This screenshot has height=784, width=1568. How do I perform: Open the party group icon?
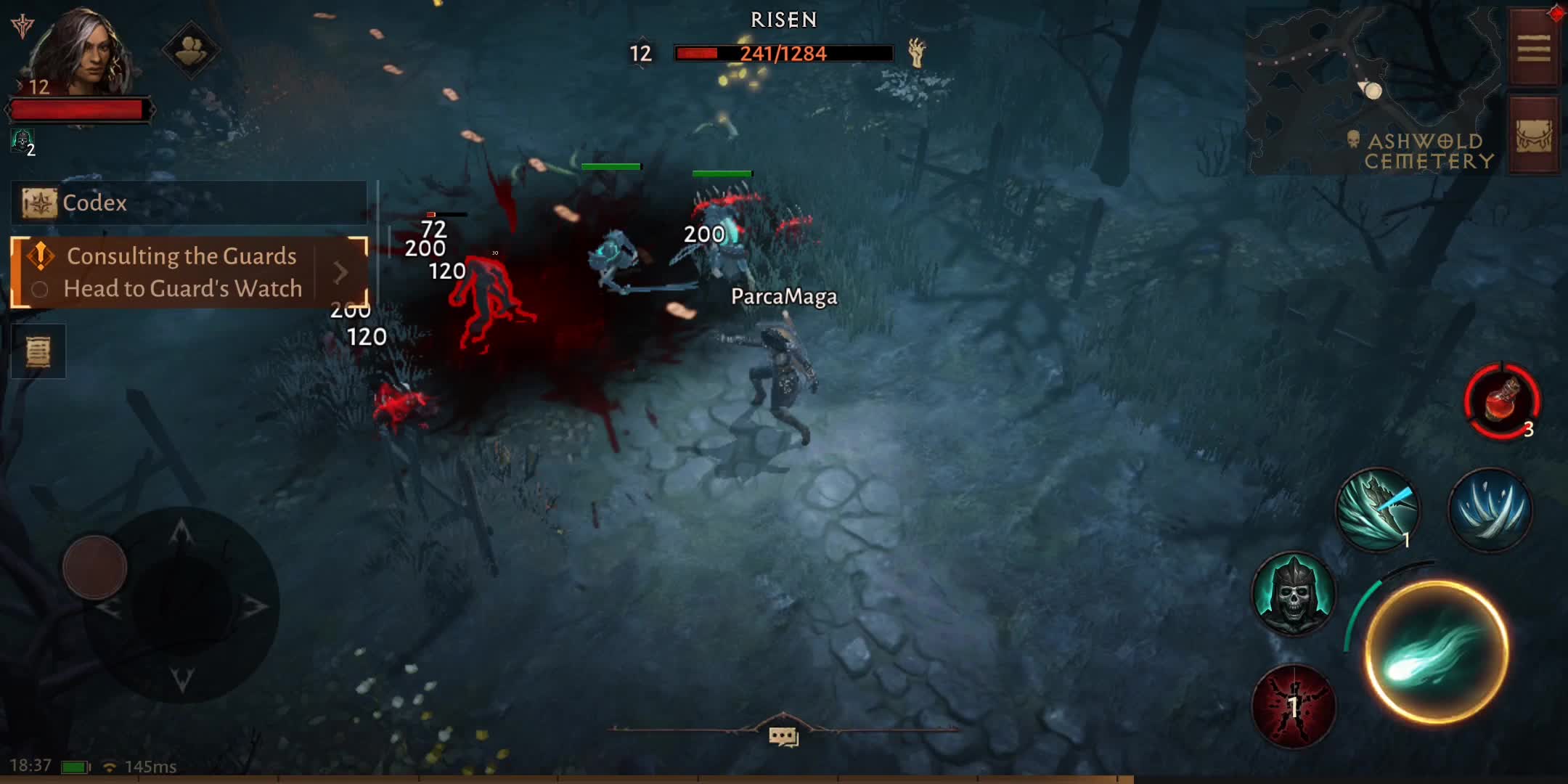click(190, 51)
